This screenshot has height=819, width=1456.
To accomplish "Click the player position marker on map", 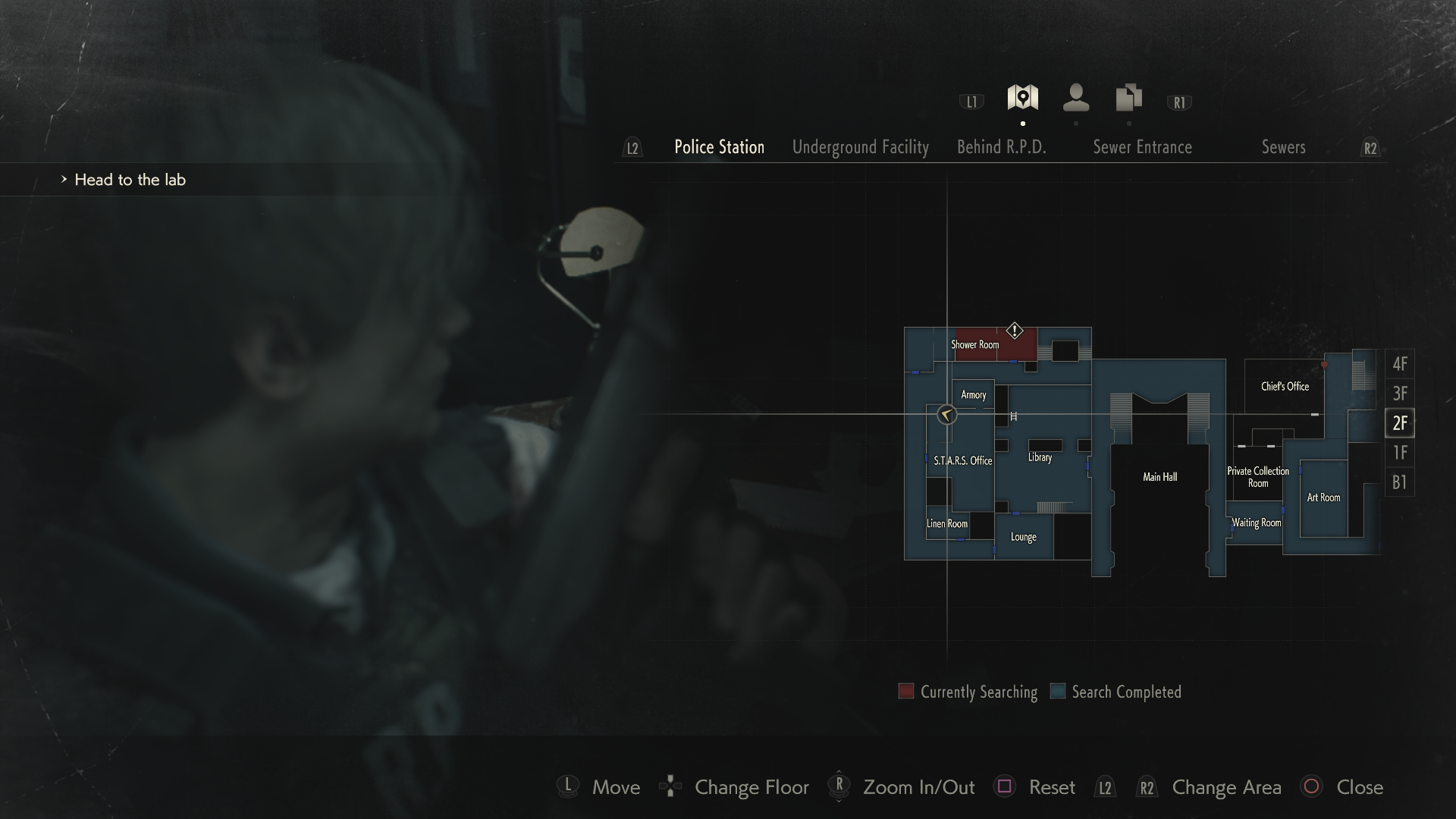I will click(946, 415).
